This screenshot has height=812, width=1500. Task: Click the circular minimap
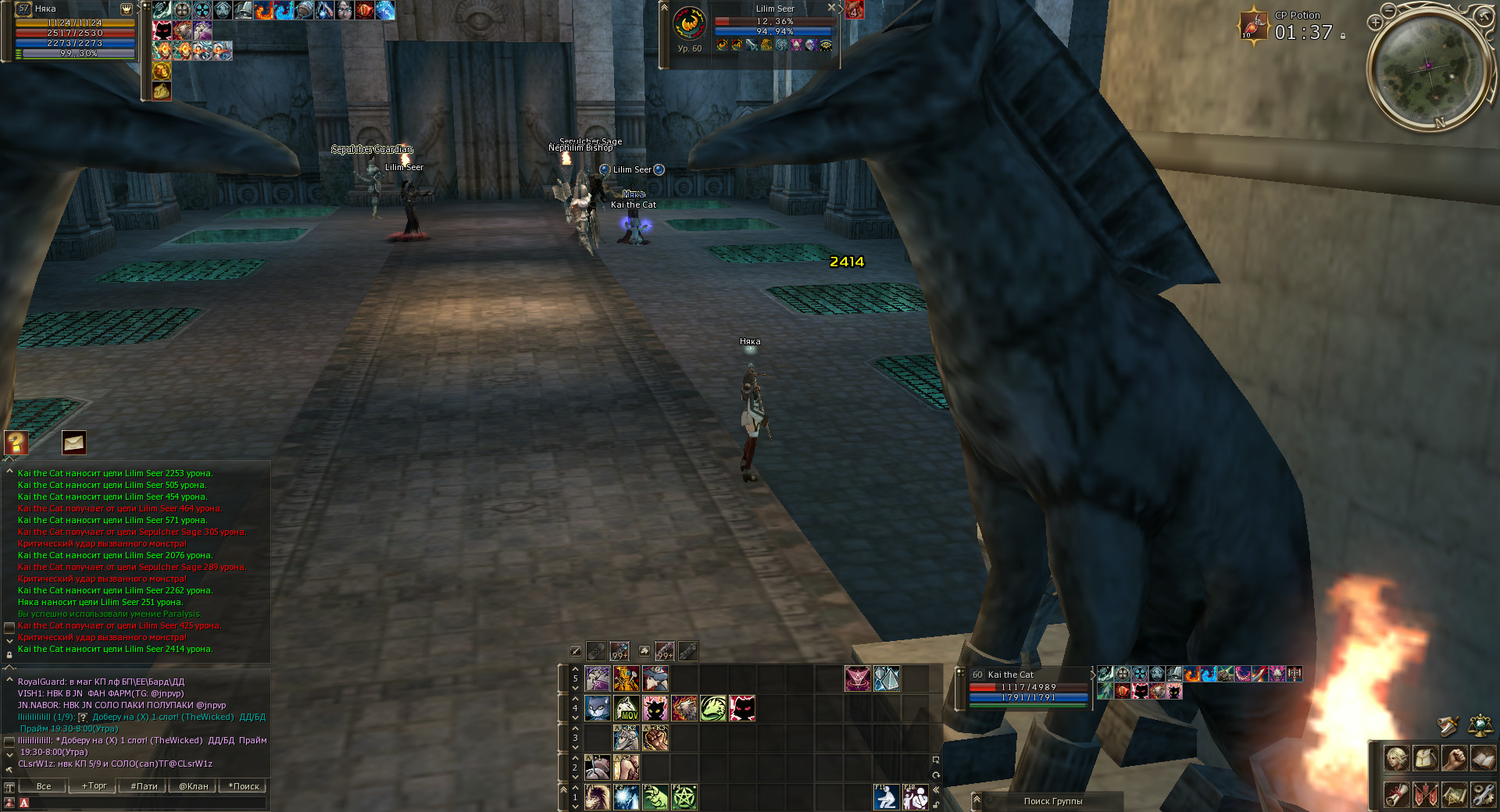1428,67
